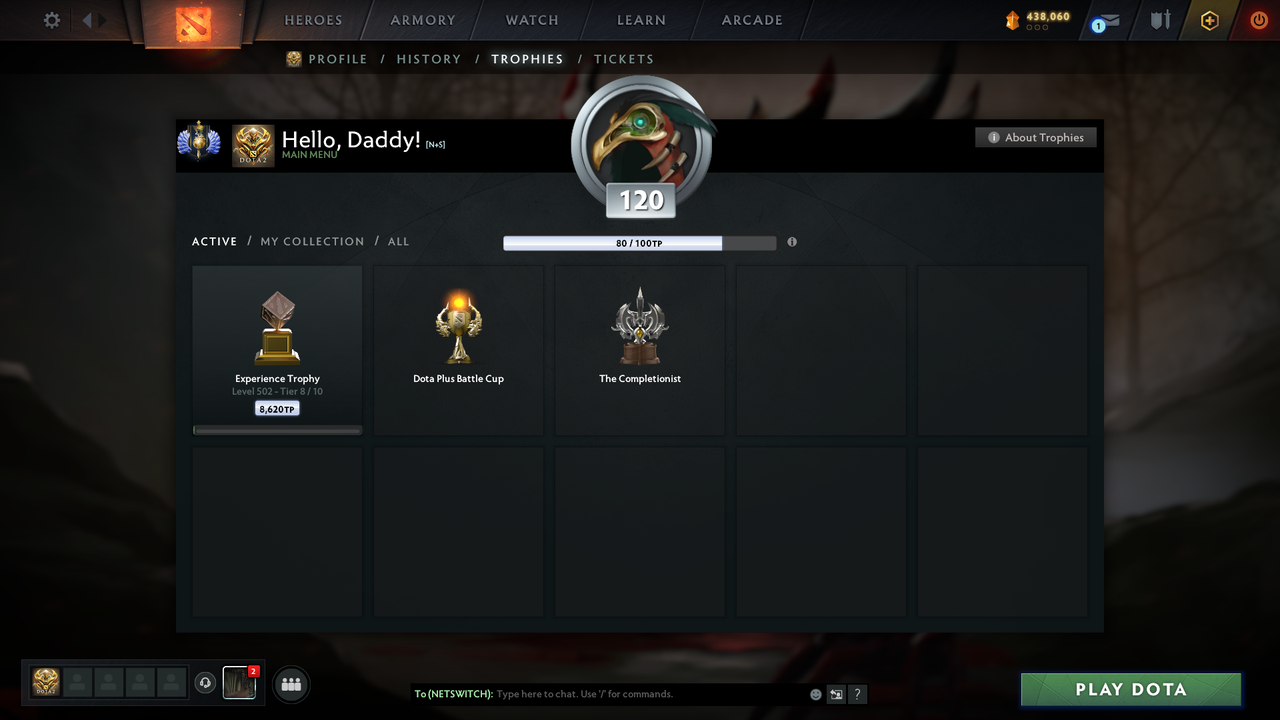
Task: Switch to the ACTIVE trophies filter
Action: pos(214,241)
